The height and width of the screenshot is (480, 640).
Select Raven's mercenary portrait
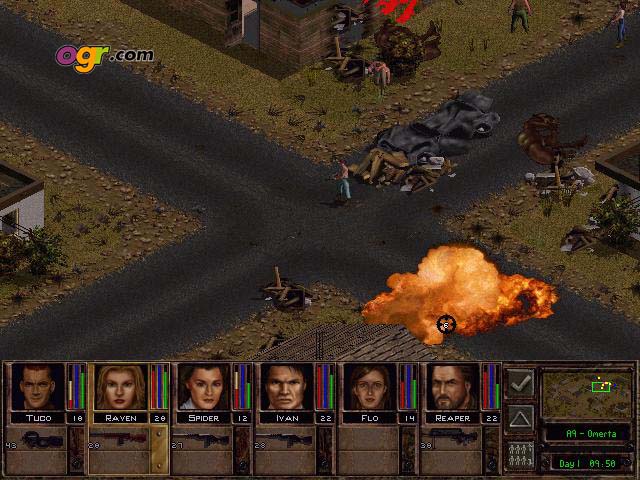(x=121, y=387)
